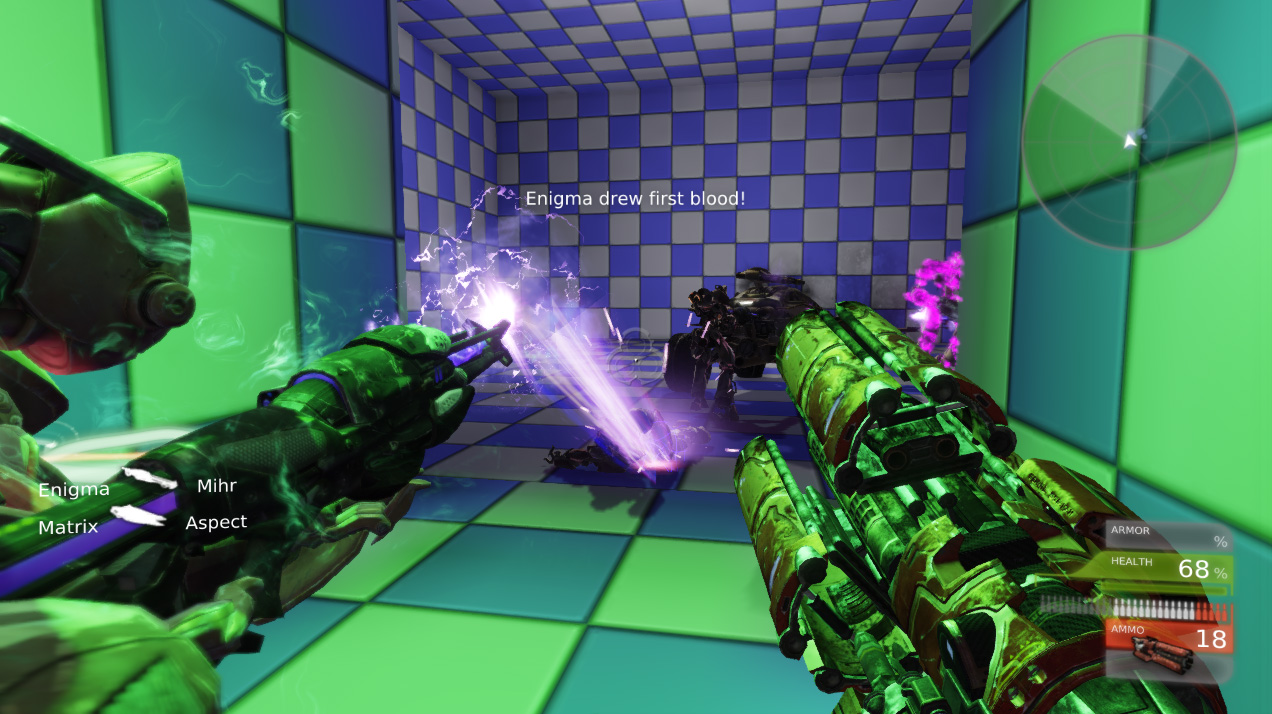Select the Enigma killed Mihr feed entry
1272x714 pixels.
[137, 487]
